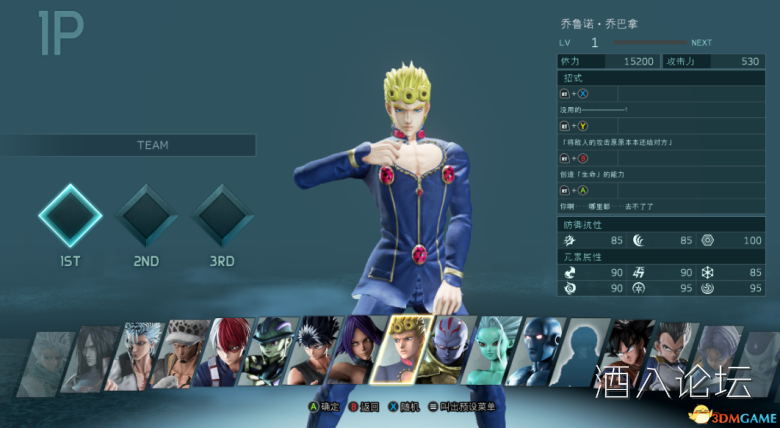Viewport: 780px width, 428px height.
Task: Select the 1ST team slot diamond
Action: tap(70, 214)
